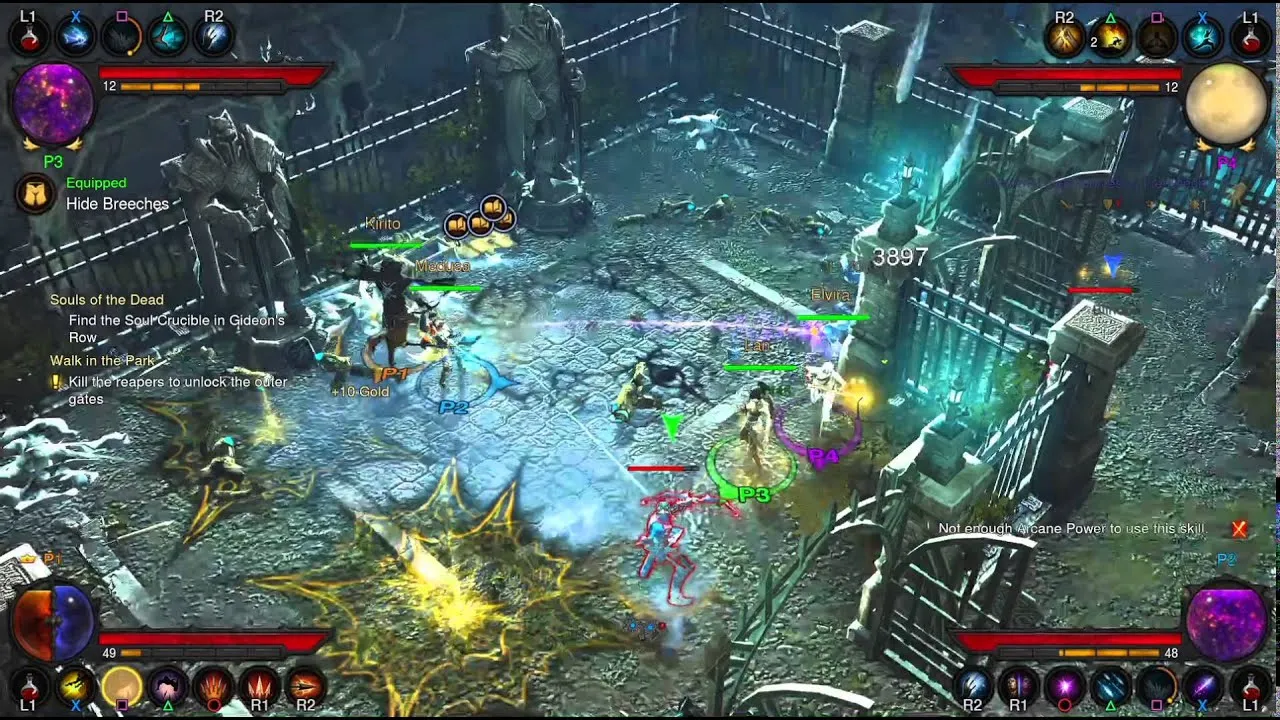Click the Souls of the Dead quest heading
Screen dimensions: 1280x720
(106, 299)
